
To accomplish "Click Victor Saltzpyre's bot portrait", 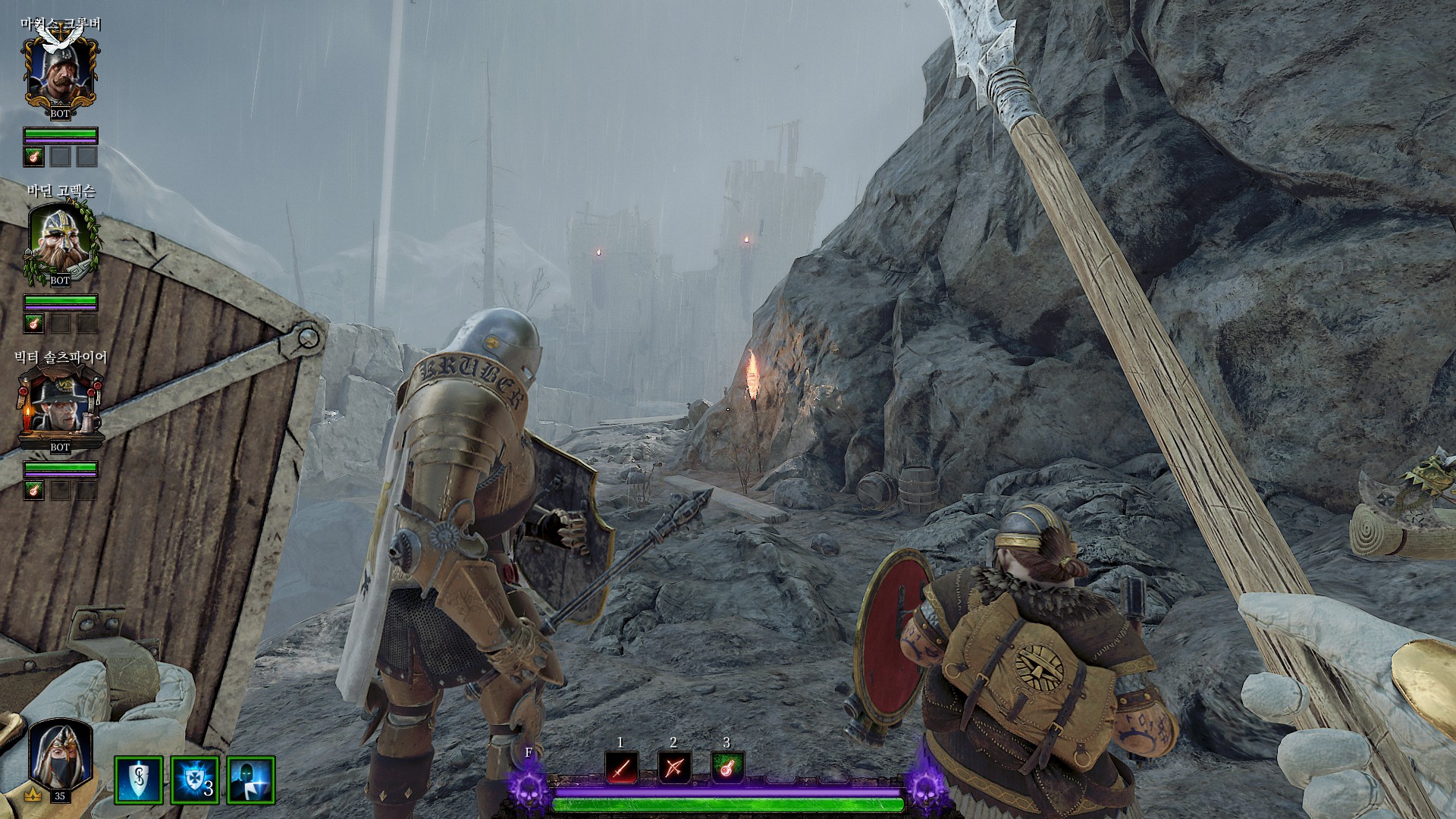I will click(60, 407).
